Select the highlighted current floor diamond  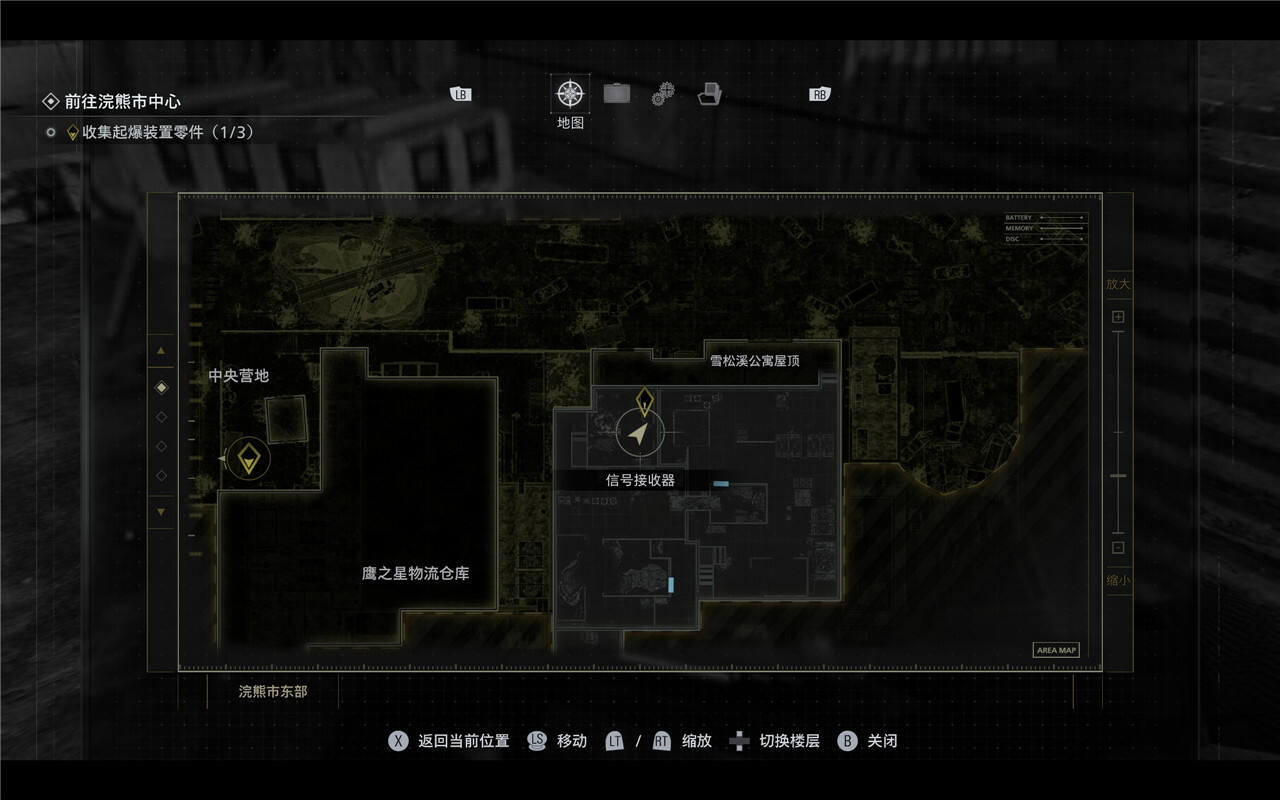tap(162, 387)
